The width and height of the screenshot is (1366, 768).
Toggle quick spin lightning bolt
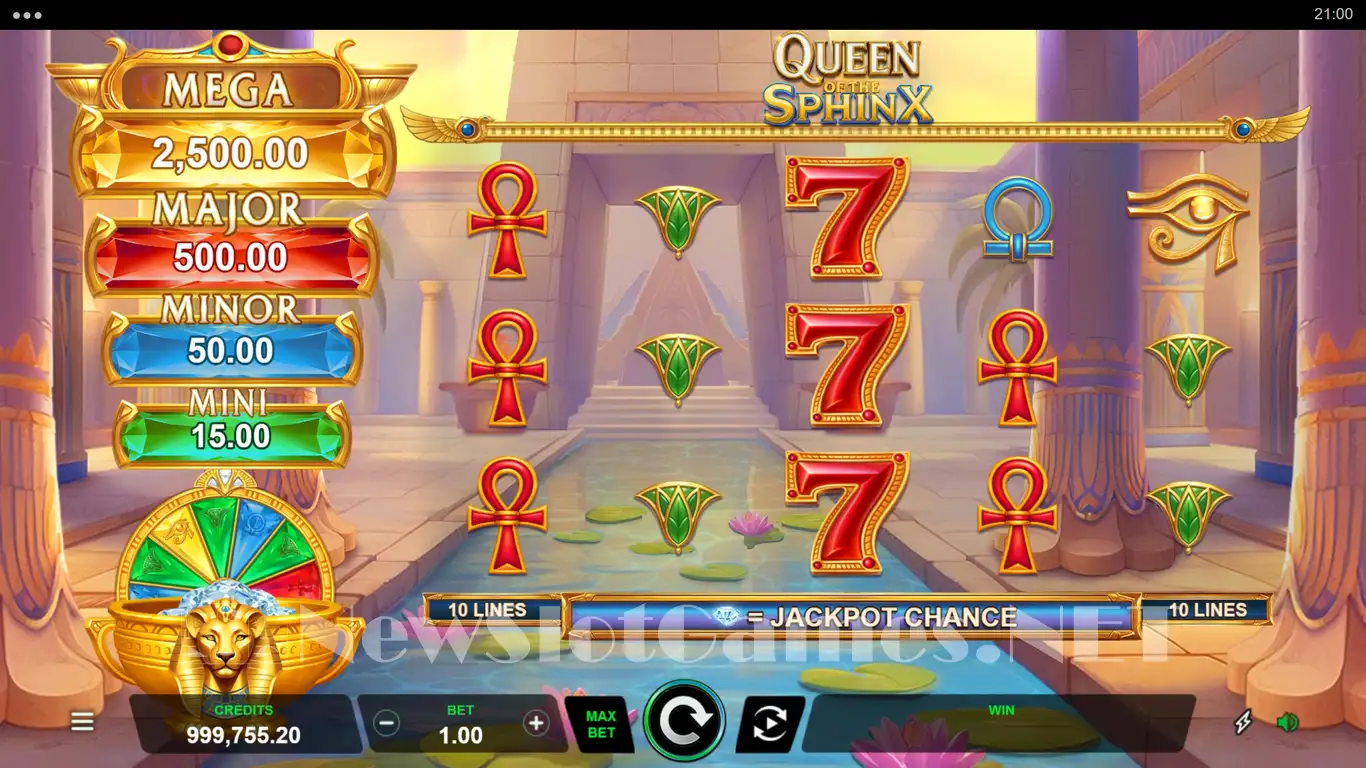(1243, 722)
